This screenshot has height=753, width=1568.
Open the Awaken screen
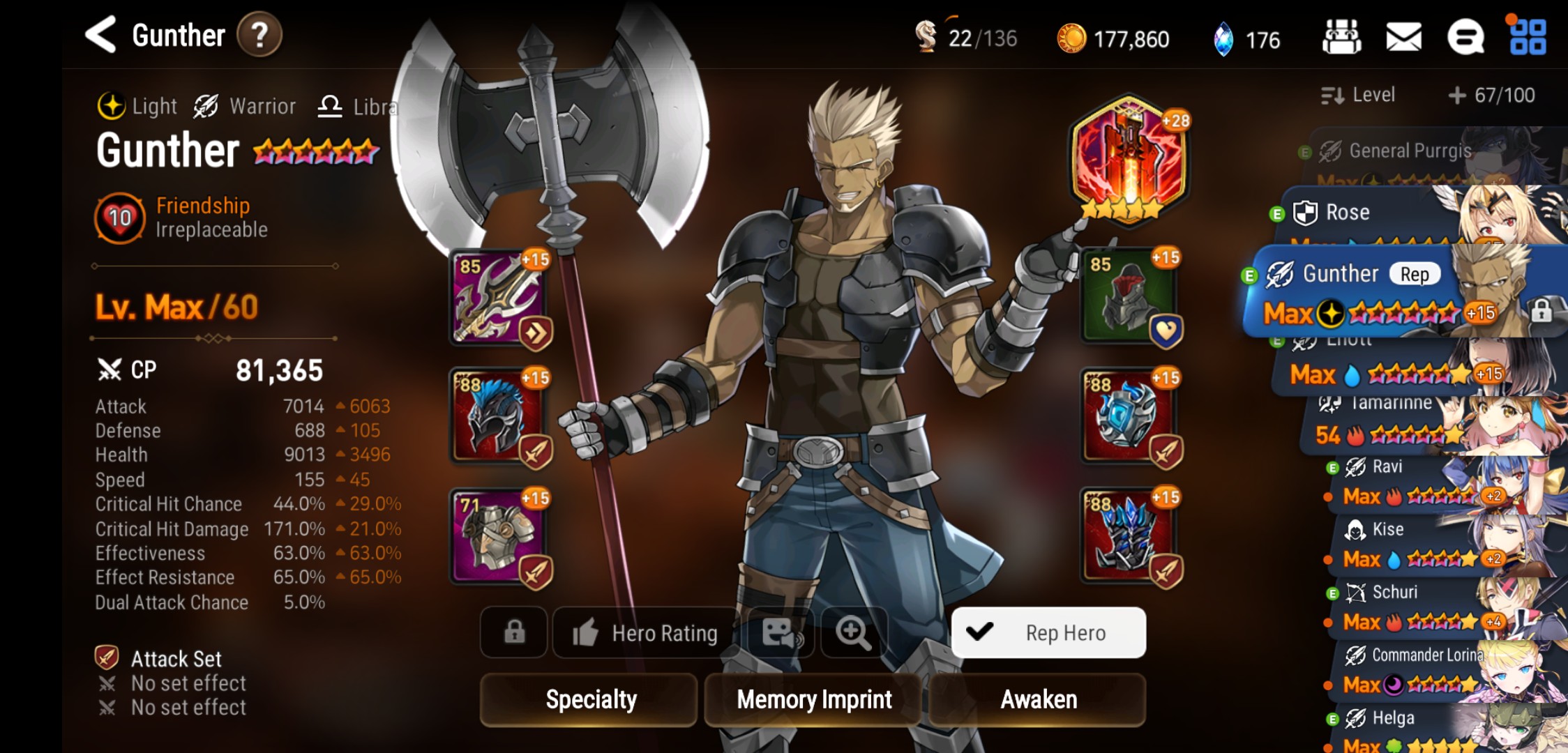point(1038,699)
